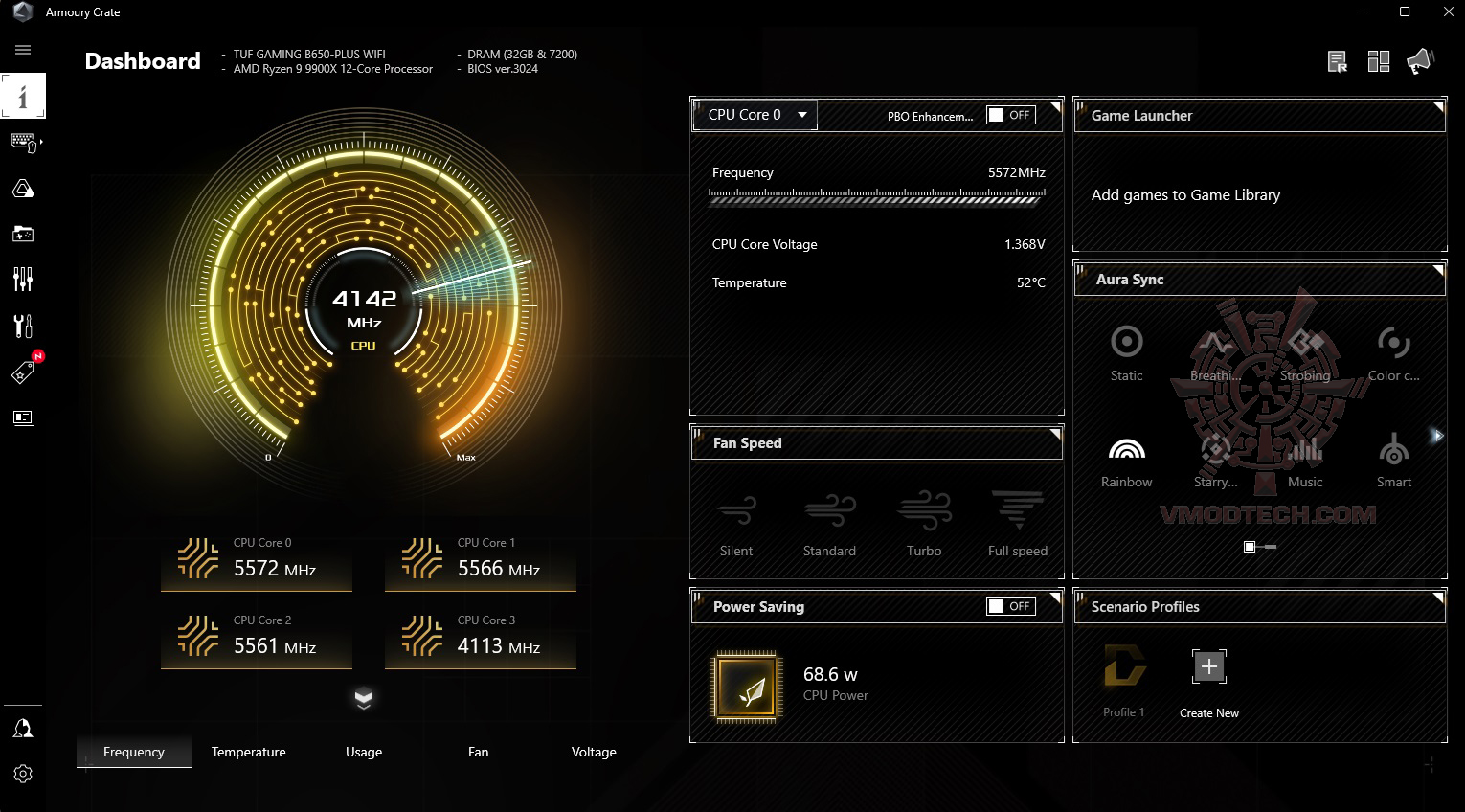Viewport: 1465px width, 812px height.
Task: Open the Fan tab
Action: (478, 752)
